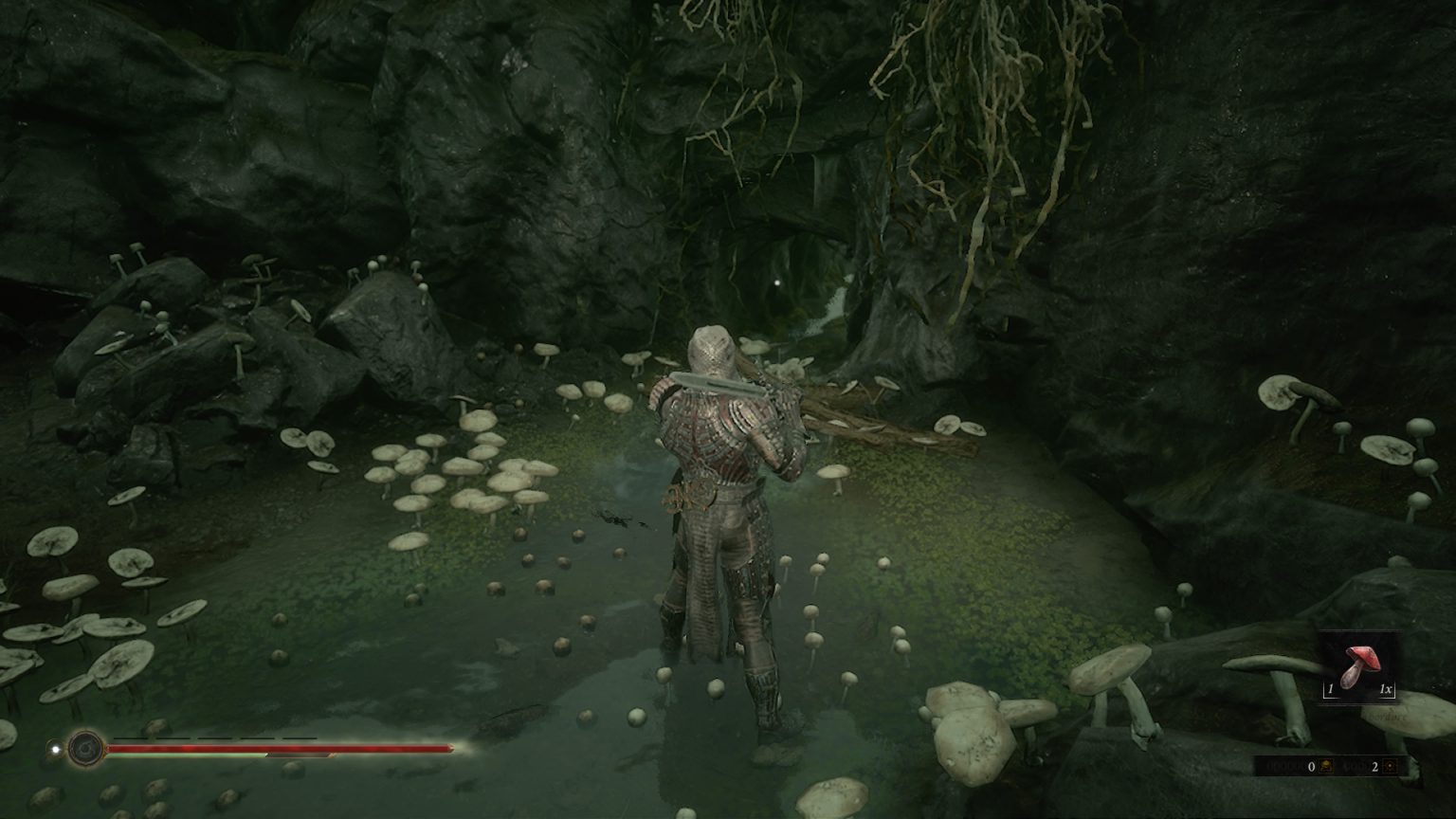Click the golden Tar currency icon
The image size is (1456, 819).
click(1324, 766)
